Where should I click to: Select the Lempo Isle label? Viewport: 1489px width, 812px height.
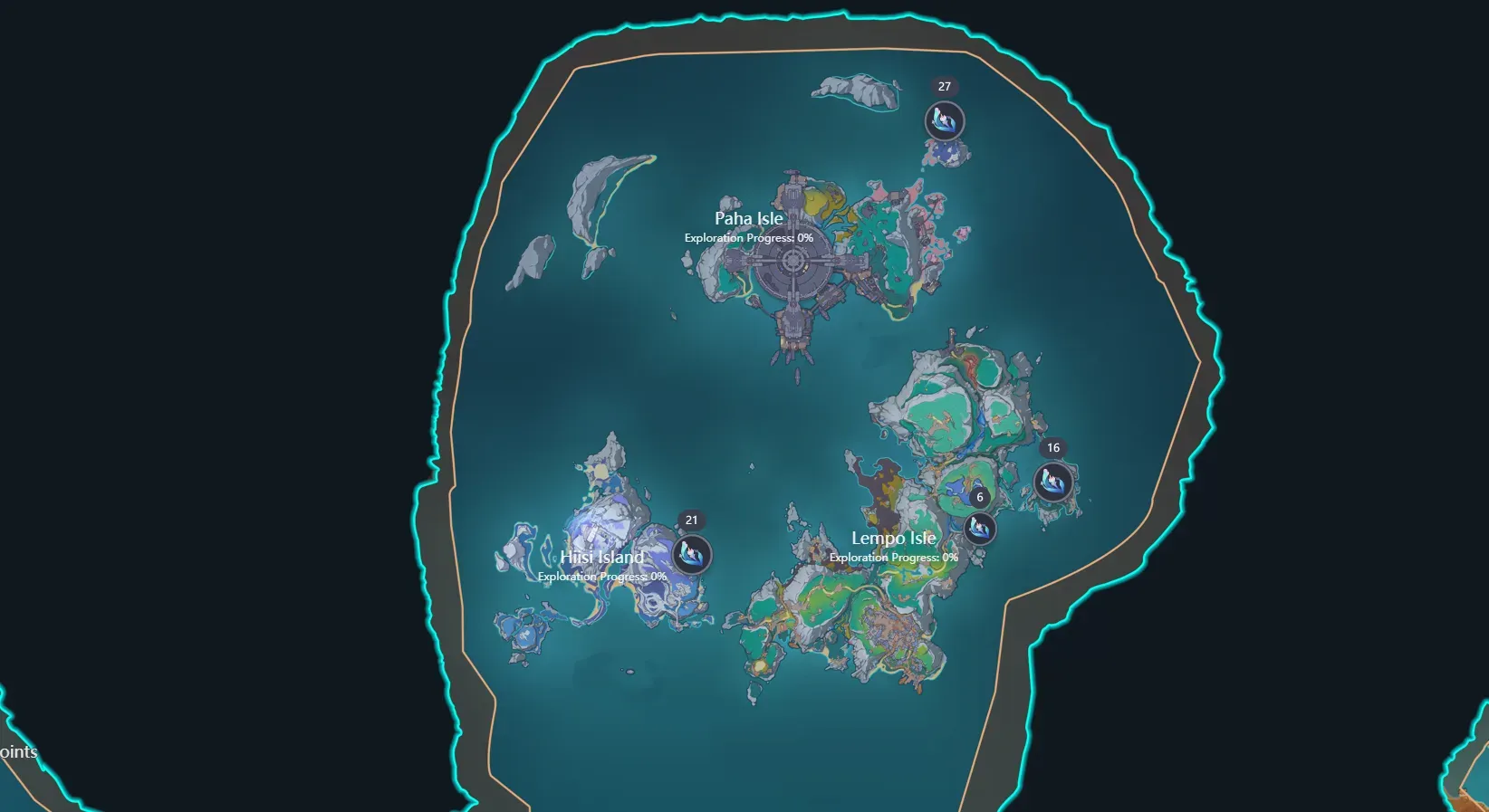tap(893, 537)
